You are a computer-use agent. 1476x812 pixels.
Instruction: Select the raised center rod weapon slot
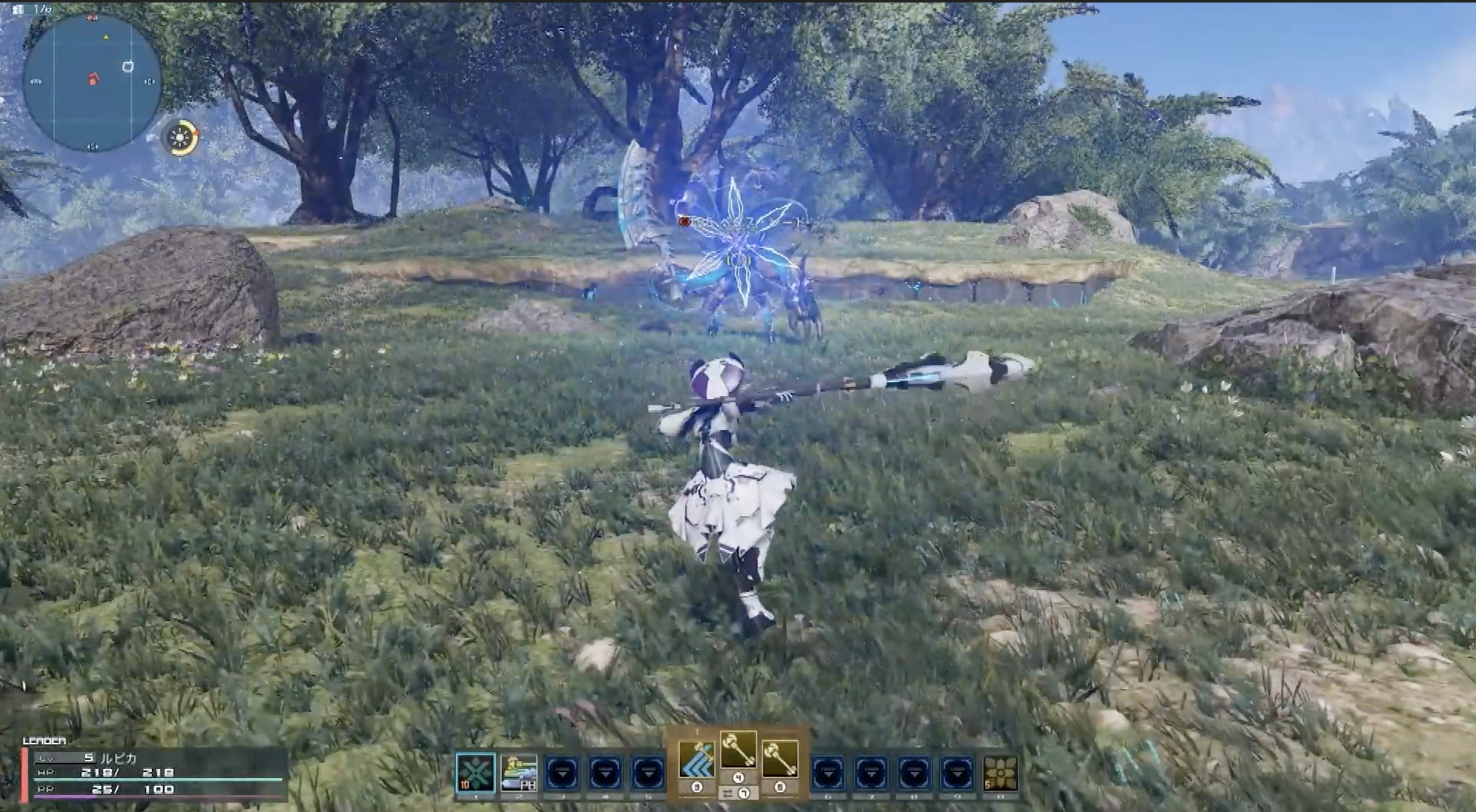click(x=738, y=750)
